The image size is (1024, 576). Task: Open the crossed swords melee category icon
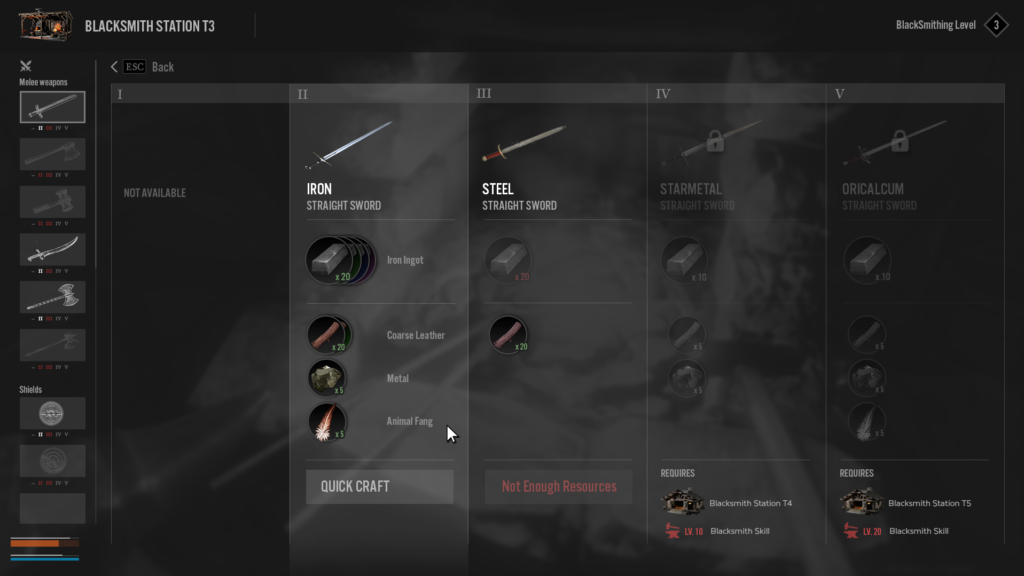(x=26, y=67)
